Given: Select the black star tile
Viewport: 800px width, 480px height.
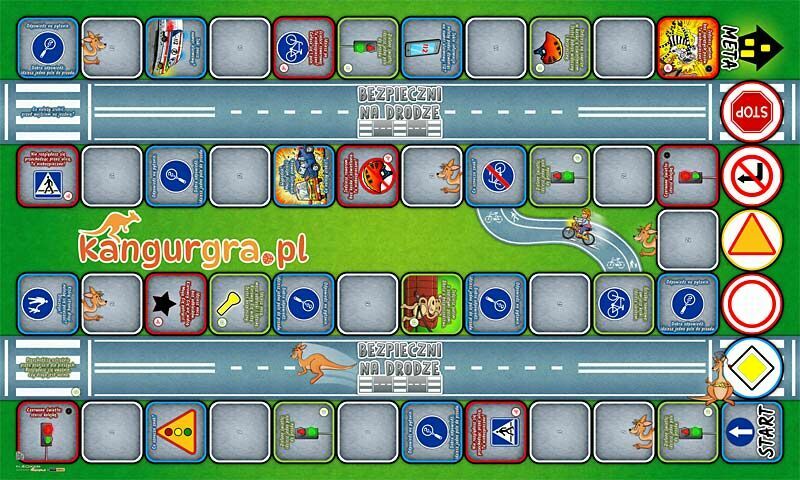Looking at the screenshot, I should 177,303.
